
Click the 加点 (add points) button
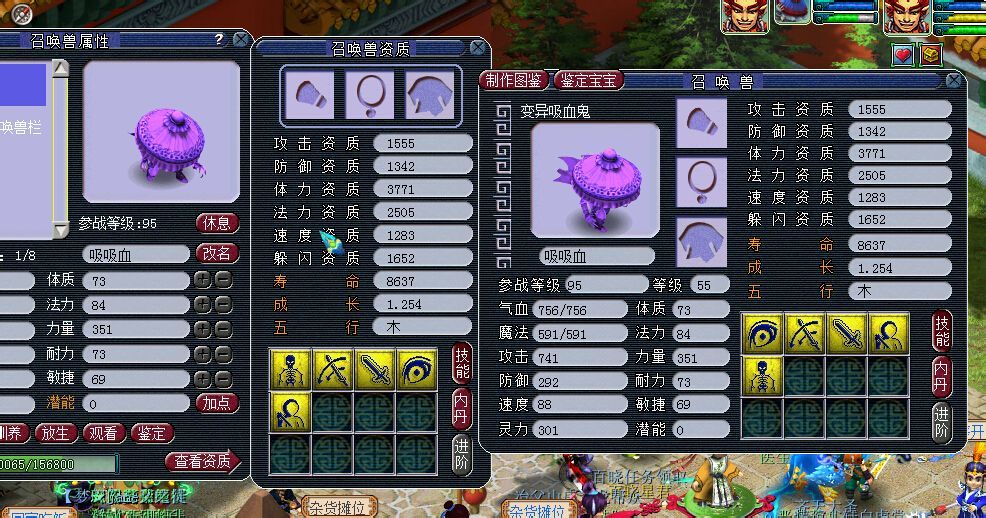[217, 403]
